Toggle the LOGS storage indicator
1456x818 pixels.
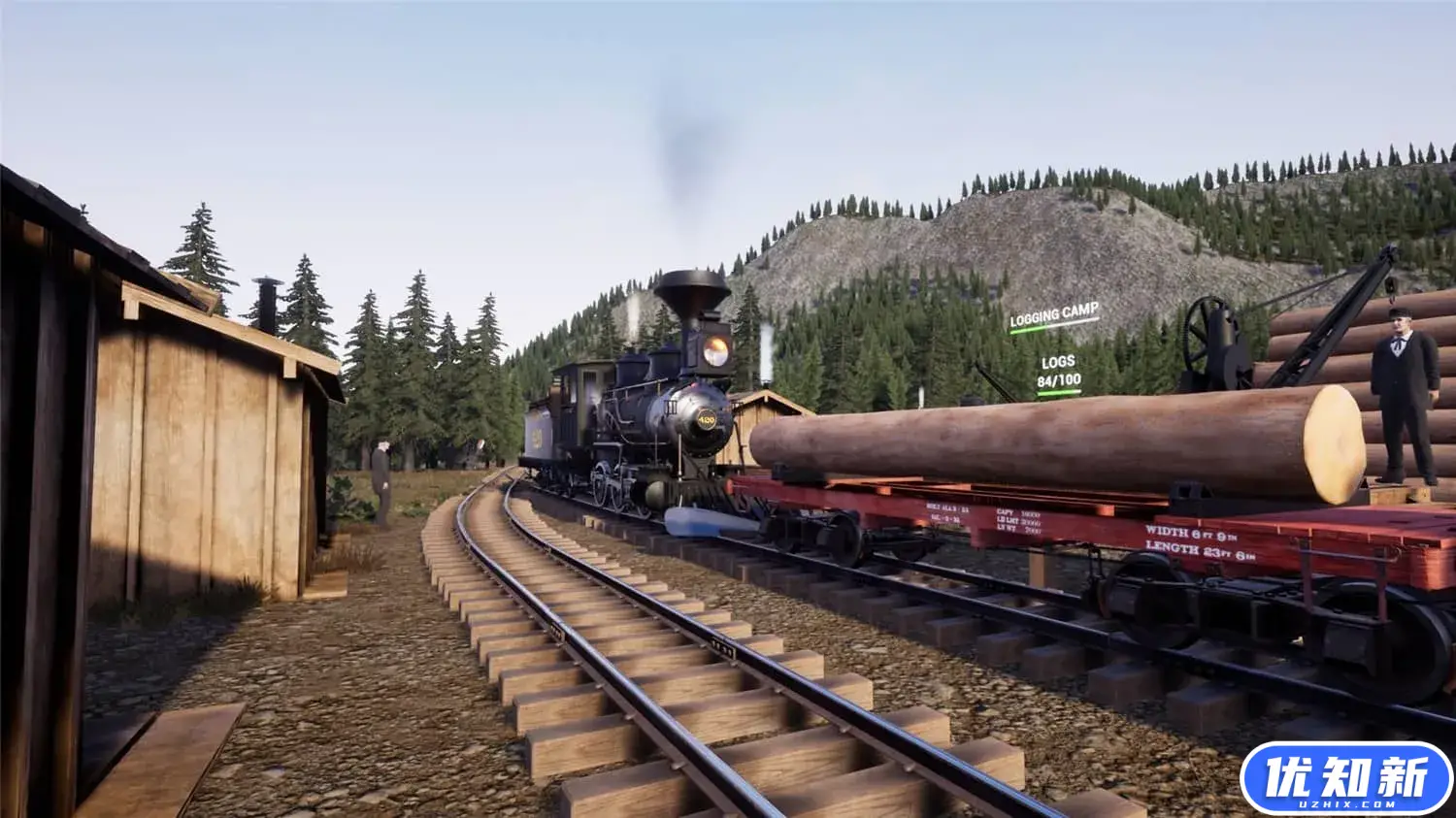1058,362
